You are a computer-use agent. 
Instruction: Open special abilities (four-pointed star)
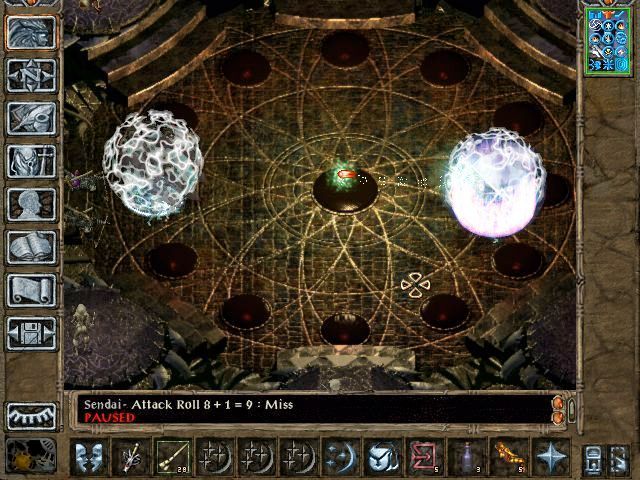[551, 457]
